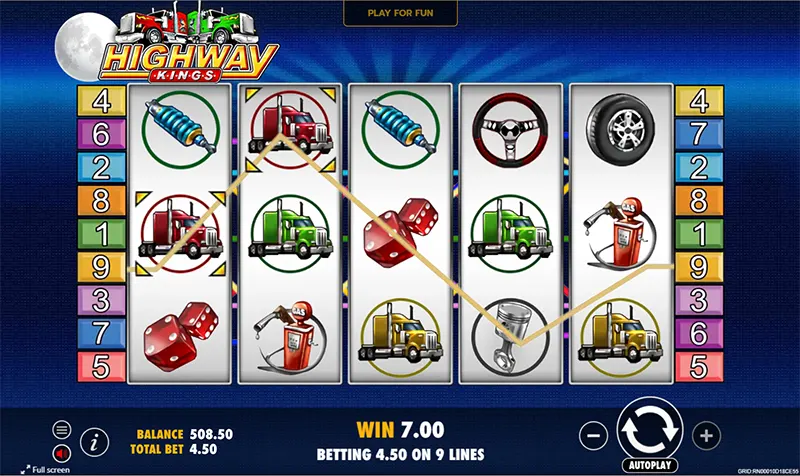Click the Play For Fun banner
The width and height of the screenshot is (800, 476).
pyautogui.click(x=400, y=12)
